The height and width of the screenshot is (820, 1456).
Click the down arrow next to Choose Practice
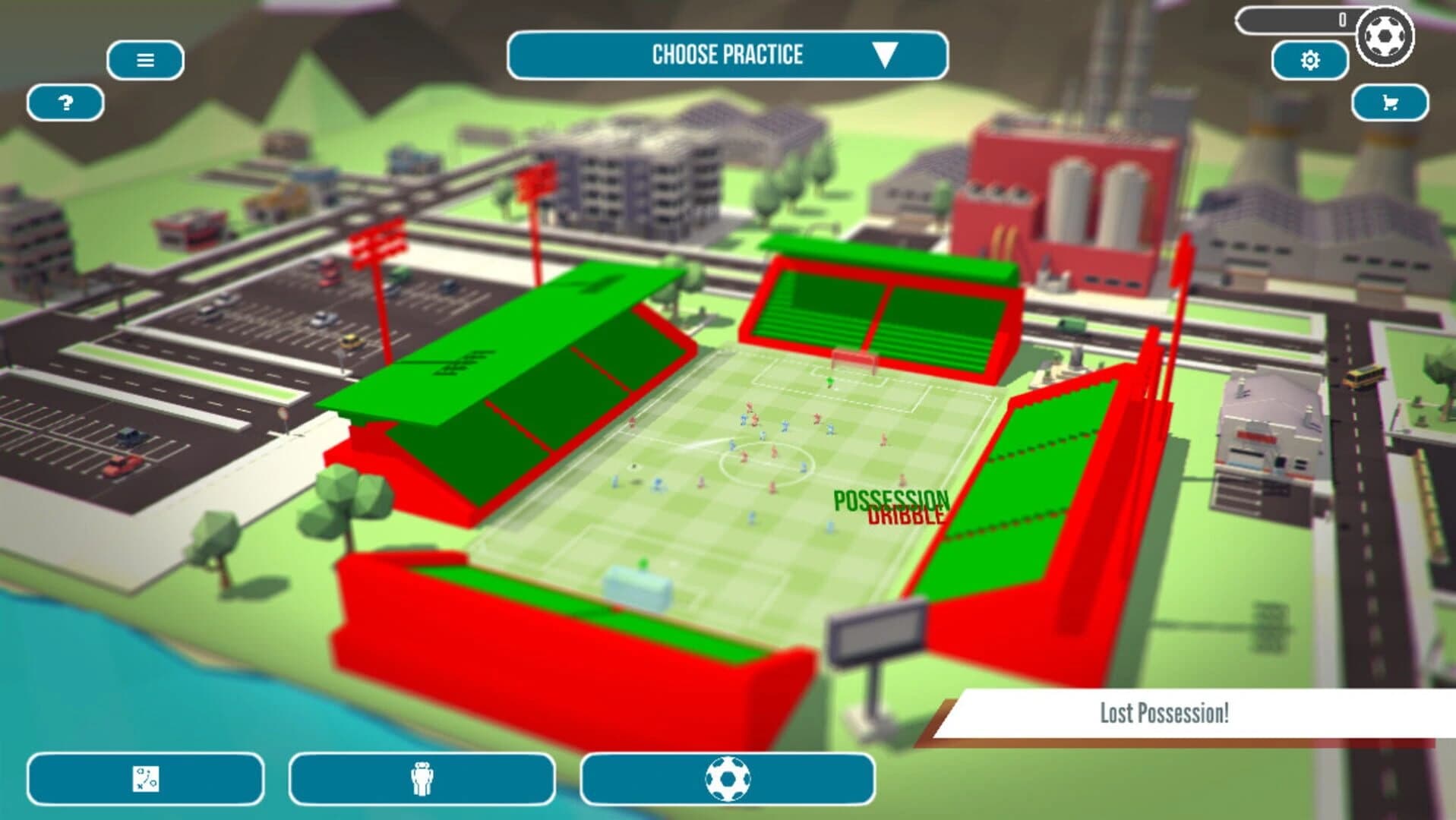click(885, 55)
